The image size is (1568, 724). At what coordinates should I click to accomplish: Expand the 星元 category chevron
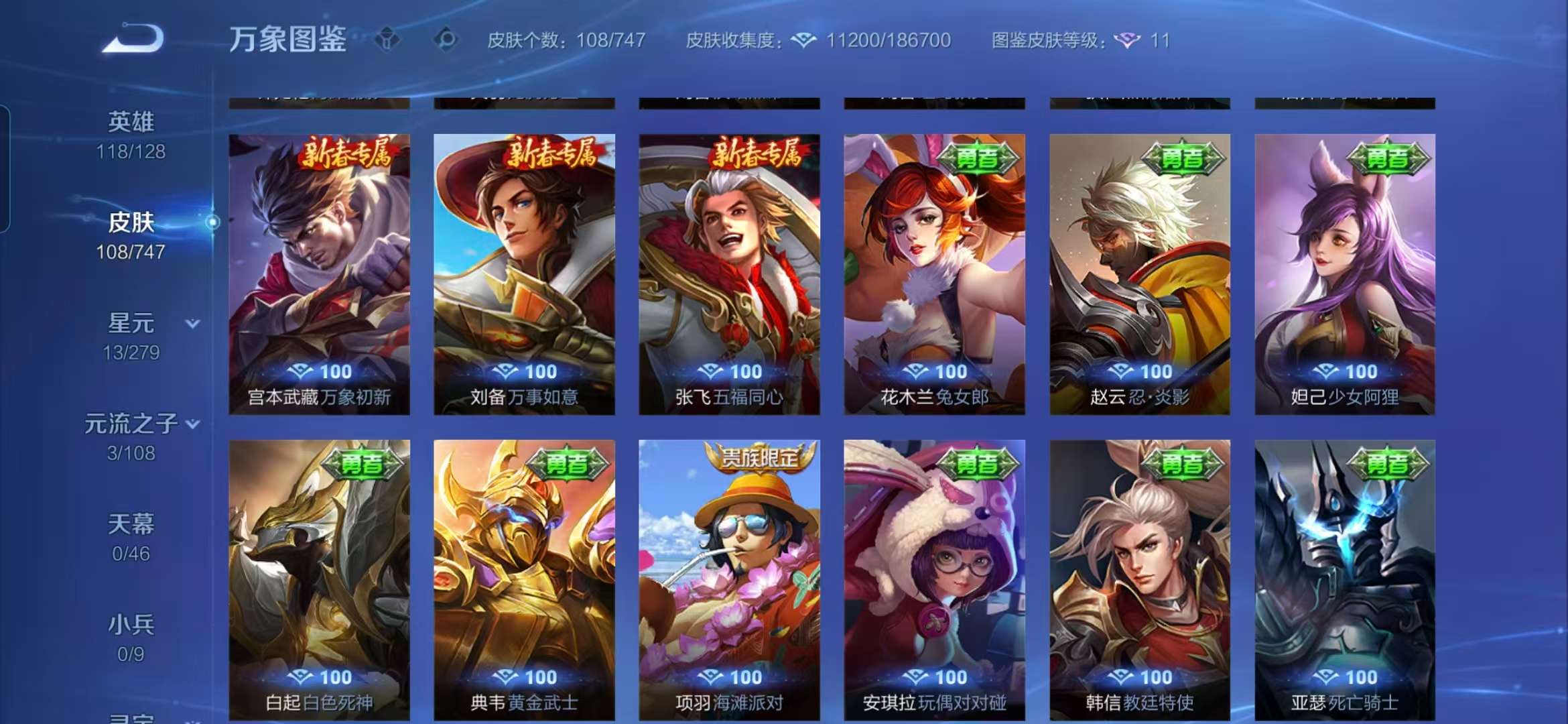(x=194, y=323)
